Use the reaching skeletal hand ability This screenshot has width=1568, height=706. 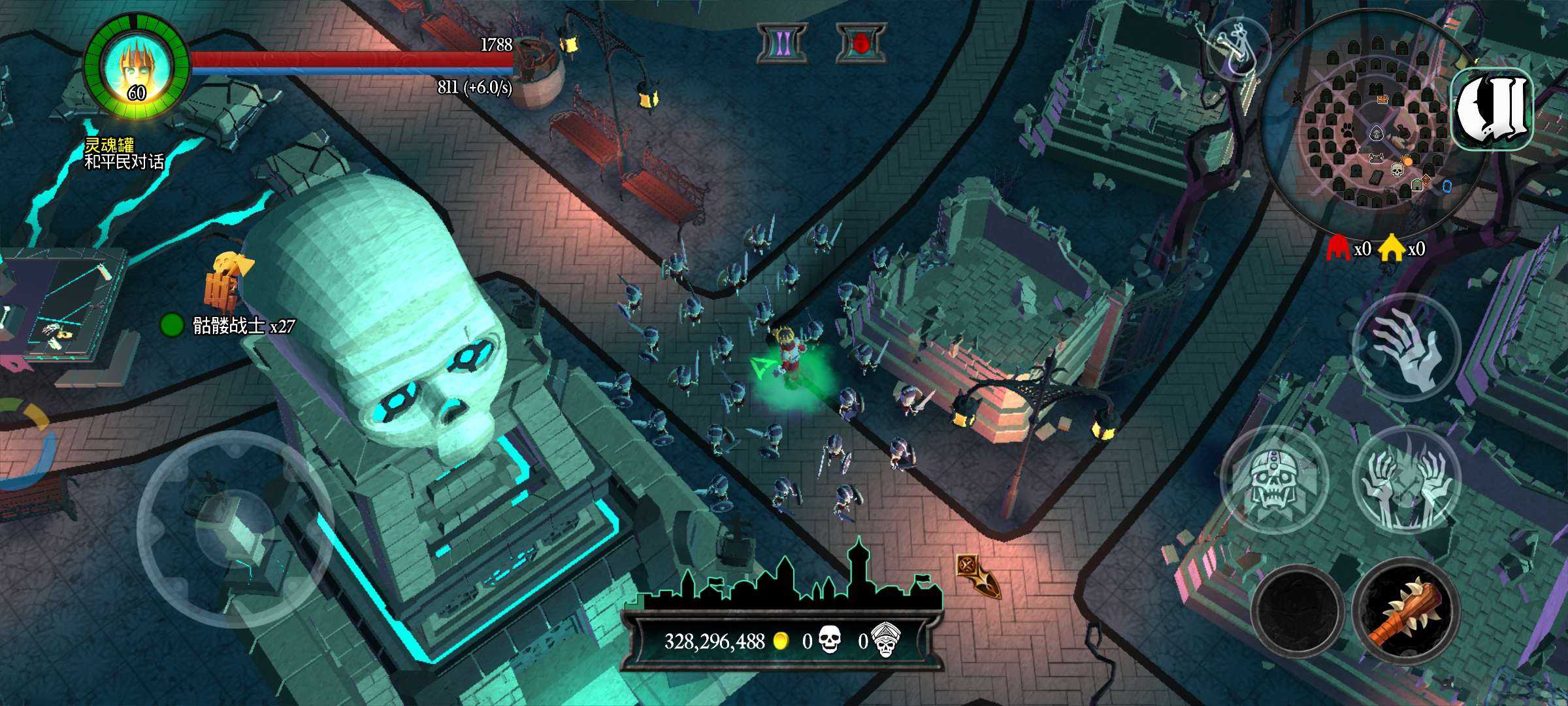tap(1406, 348)
